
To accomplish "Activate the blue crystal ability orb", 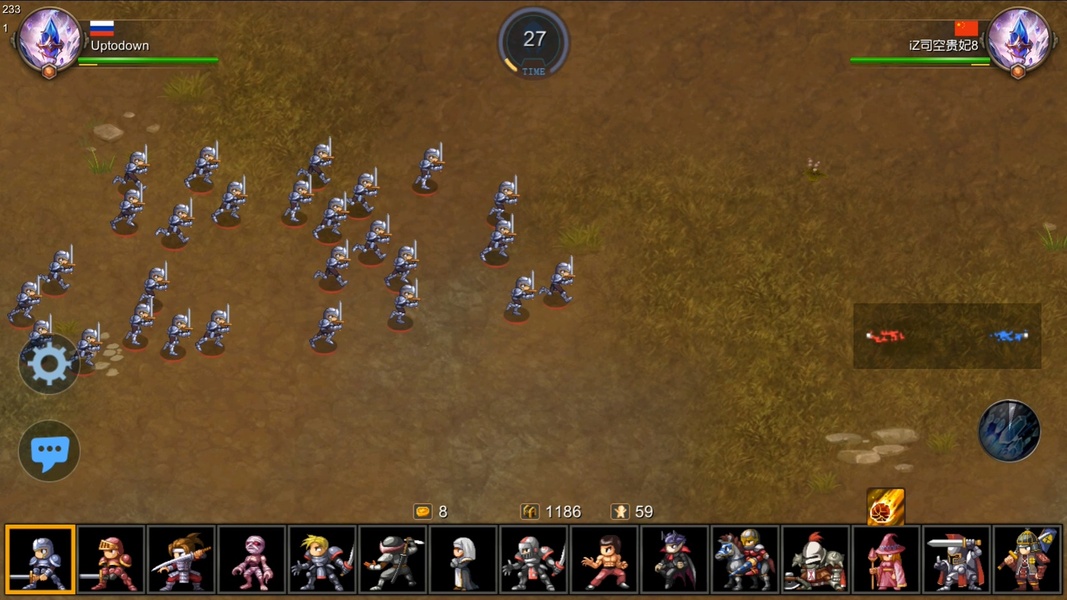I will [1009, 431].
